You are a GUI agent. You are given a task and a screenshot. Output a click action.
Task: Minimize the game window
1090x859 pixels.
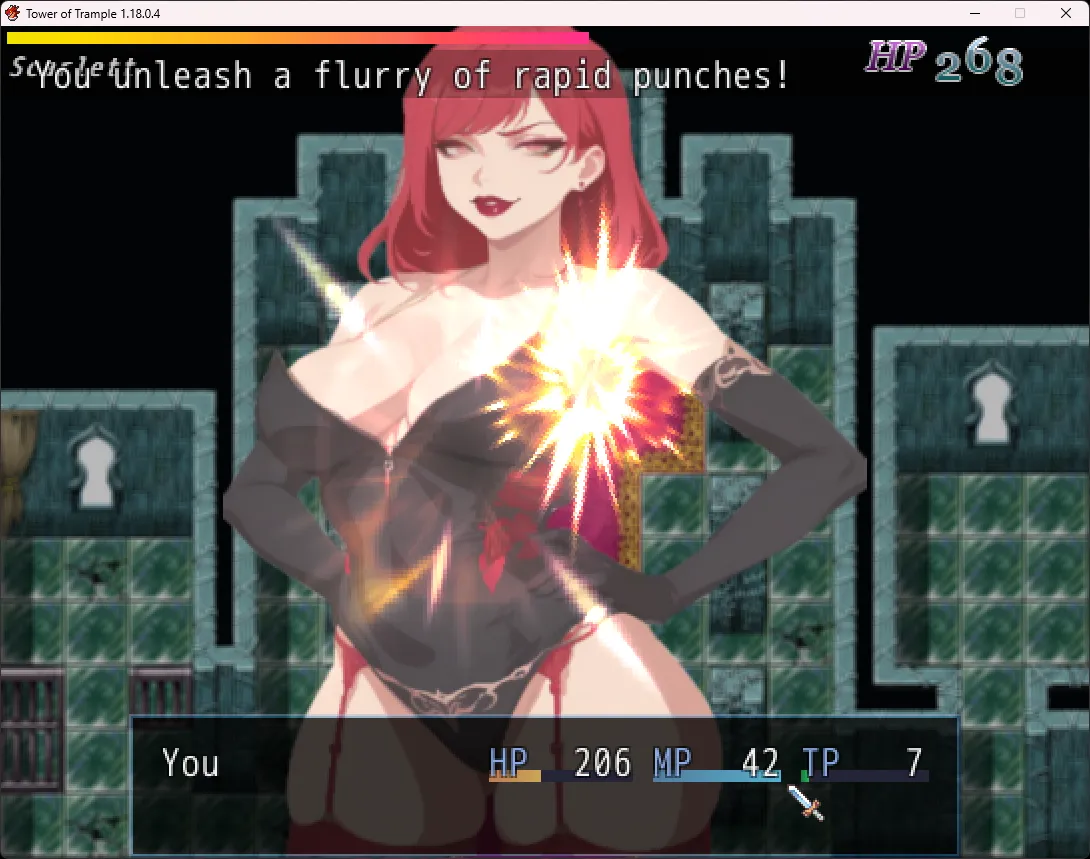(x=975, y=13)
